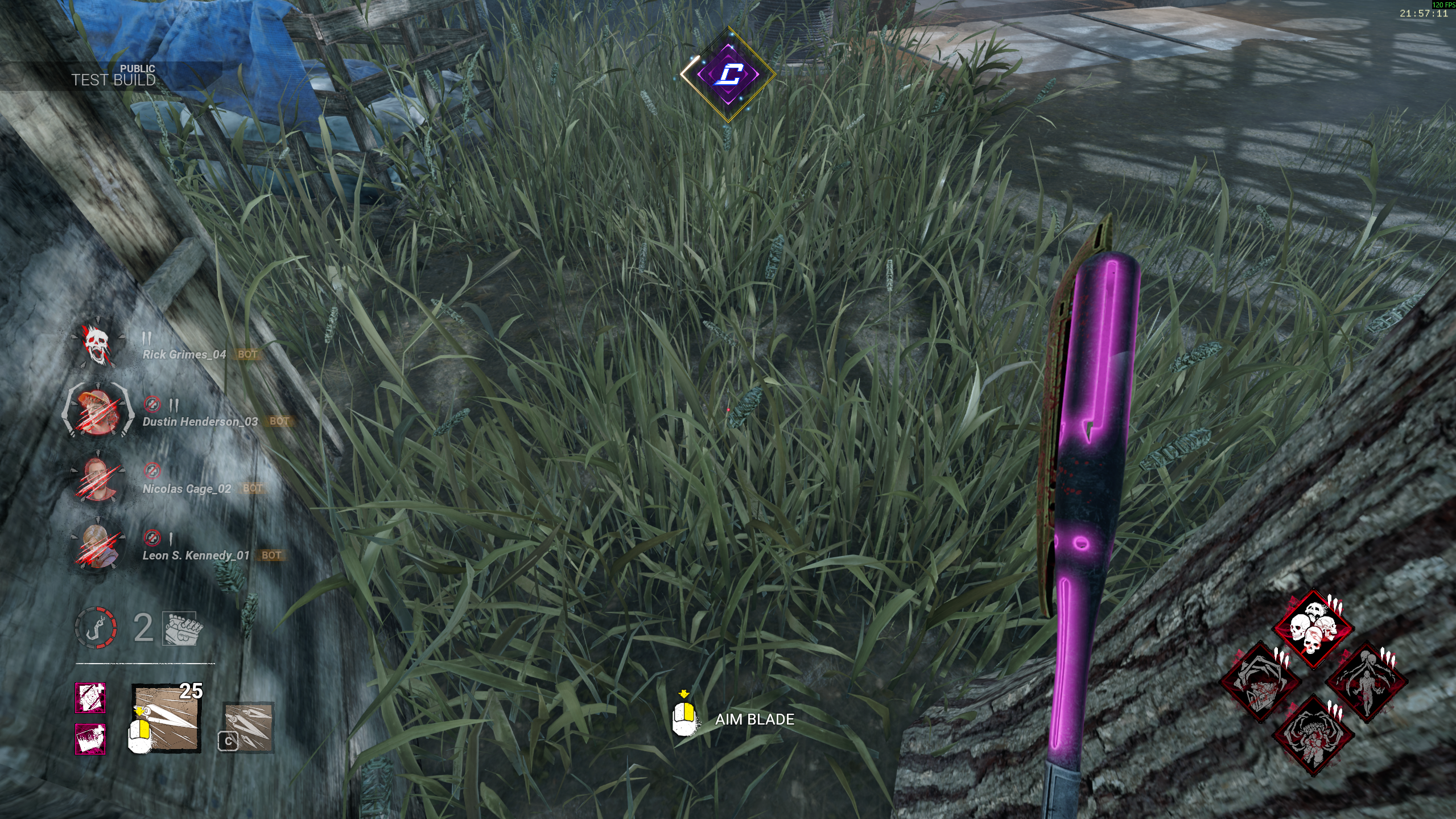Choose the figure with scythe arms perk
This screenshot has width=1456, height=819.
coord(1367,682)
